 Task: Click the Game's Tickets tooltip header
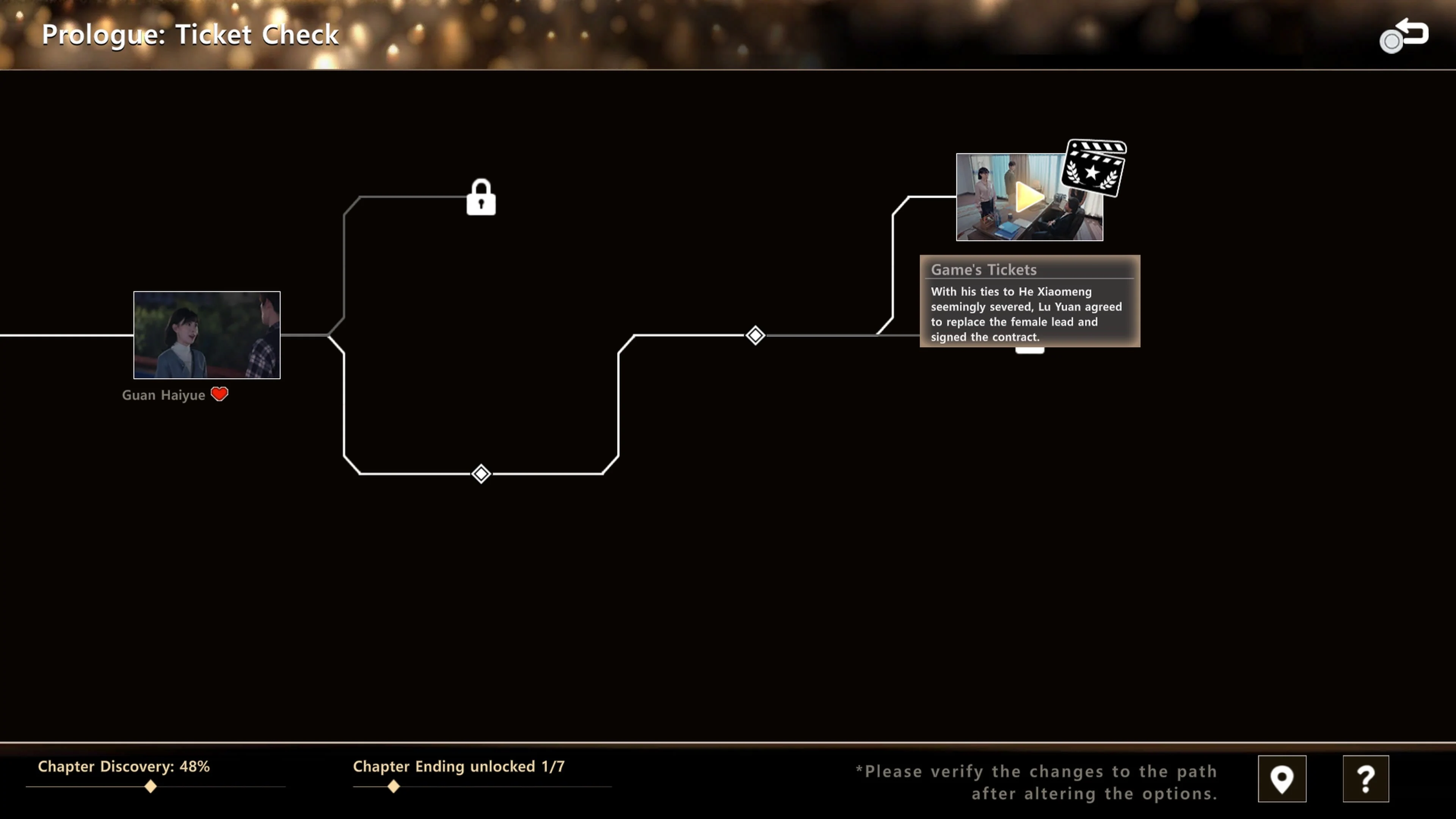click(x=984, y=270)
